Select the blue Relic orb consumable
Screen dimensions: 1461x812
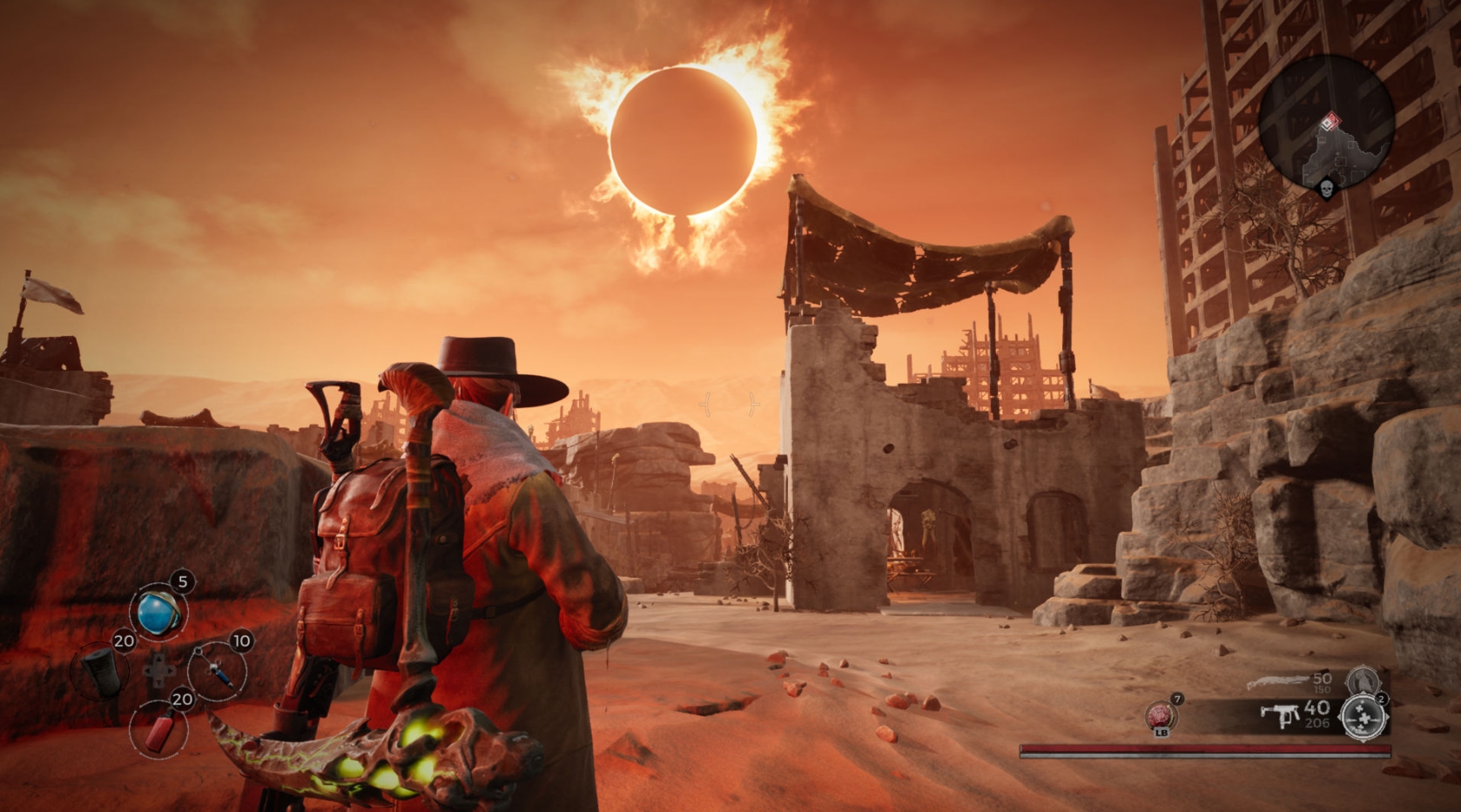pos(158,611)
